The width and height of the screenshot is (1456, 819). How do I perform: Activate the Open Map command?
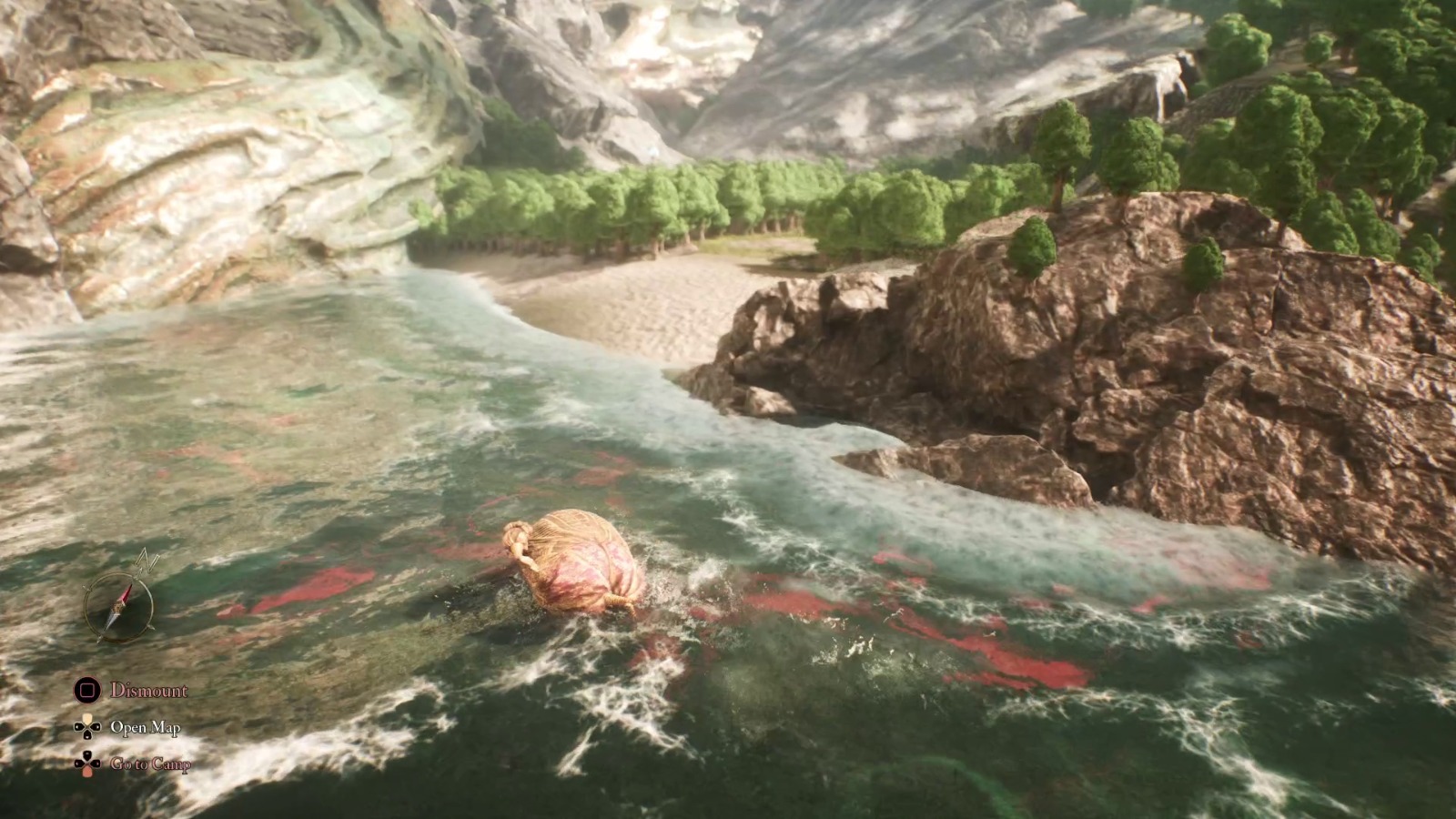point(146,728)
